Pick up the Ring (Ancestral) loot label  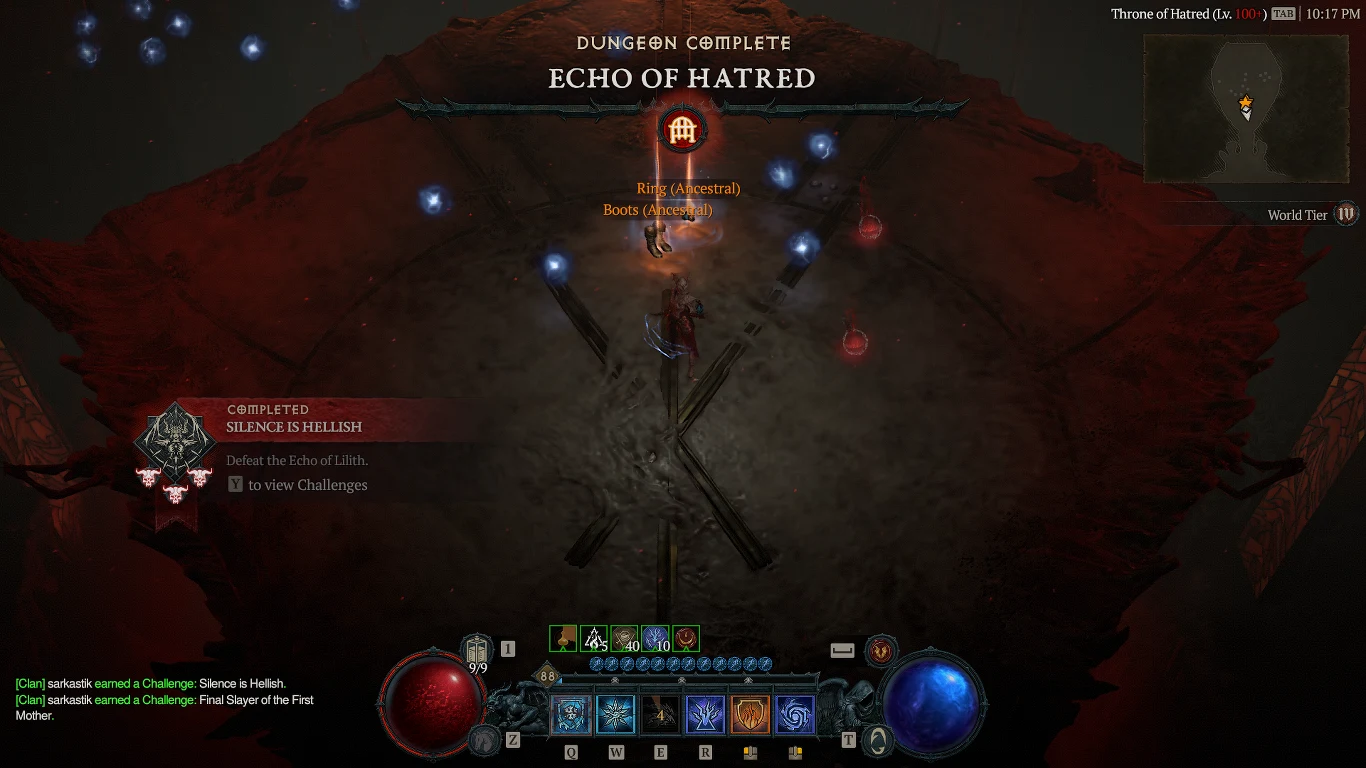(x=688, y=189)
